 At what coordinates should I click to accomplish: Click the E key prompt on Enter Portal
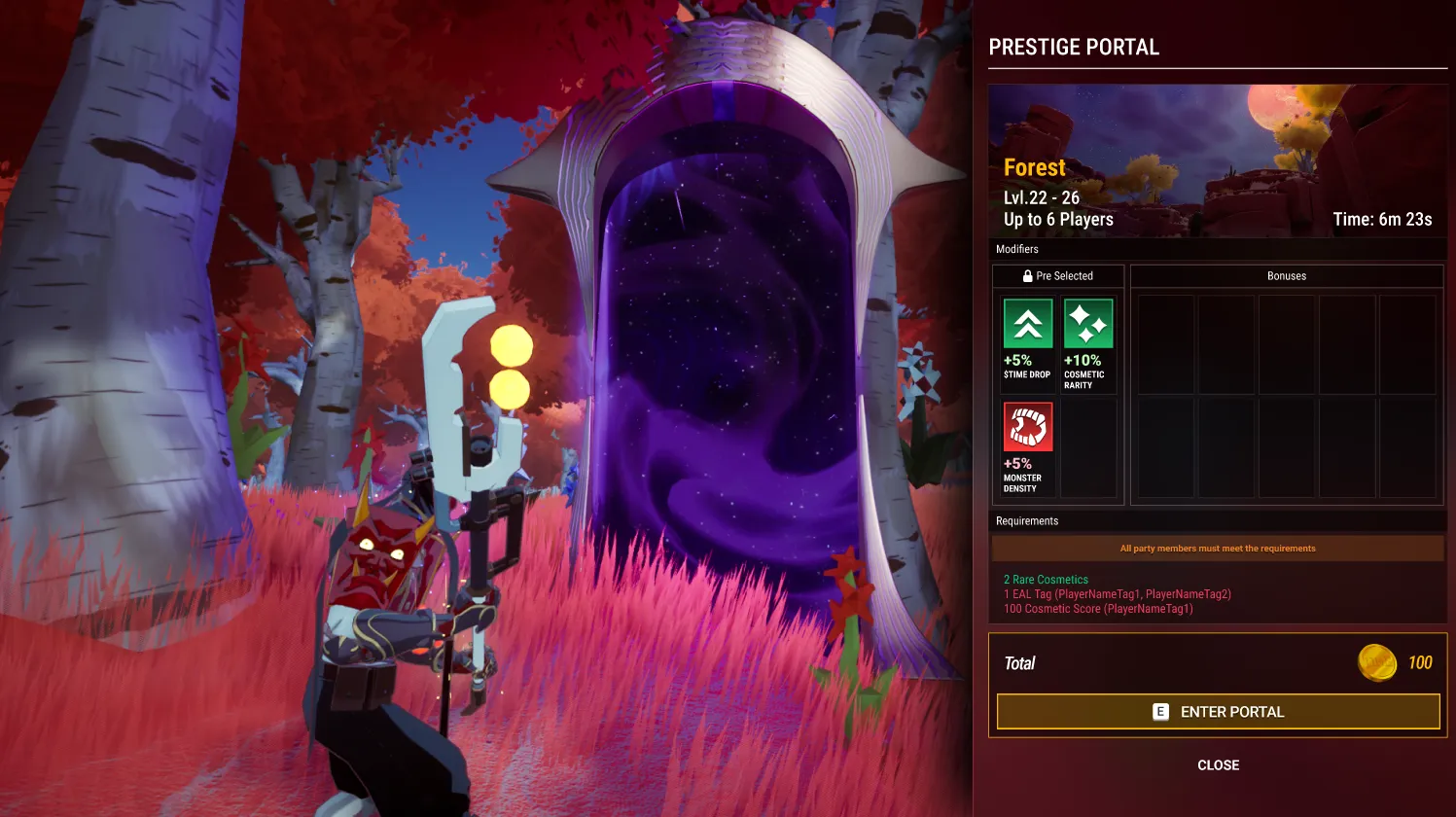pos(1159,711)
